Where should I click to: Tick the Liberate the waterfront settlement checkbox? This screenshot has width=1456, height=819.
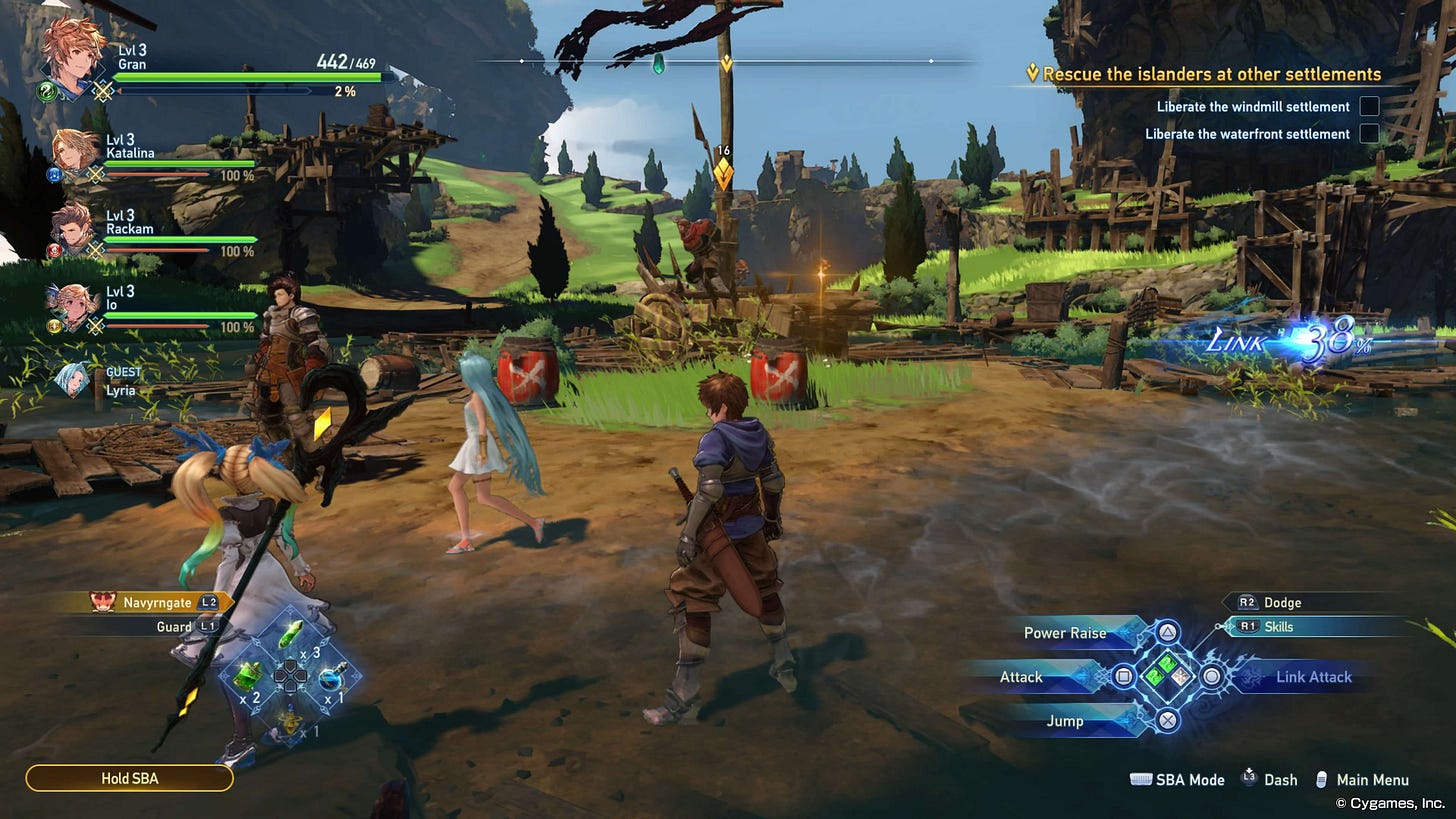1369,133
